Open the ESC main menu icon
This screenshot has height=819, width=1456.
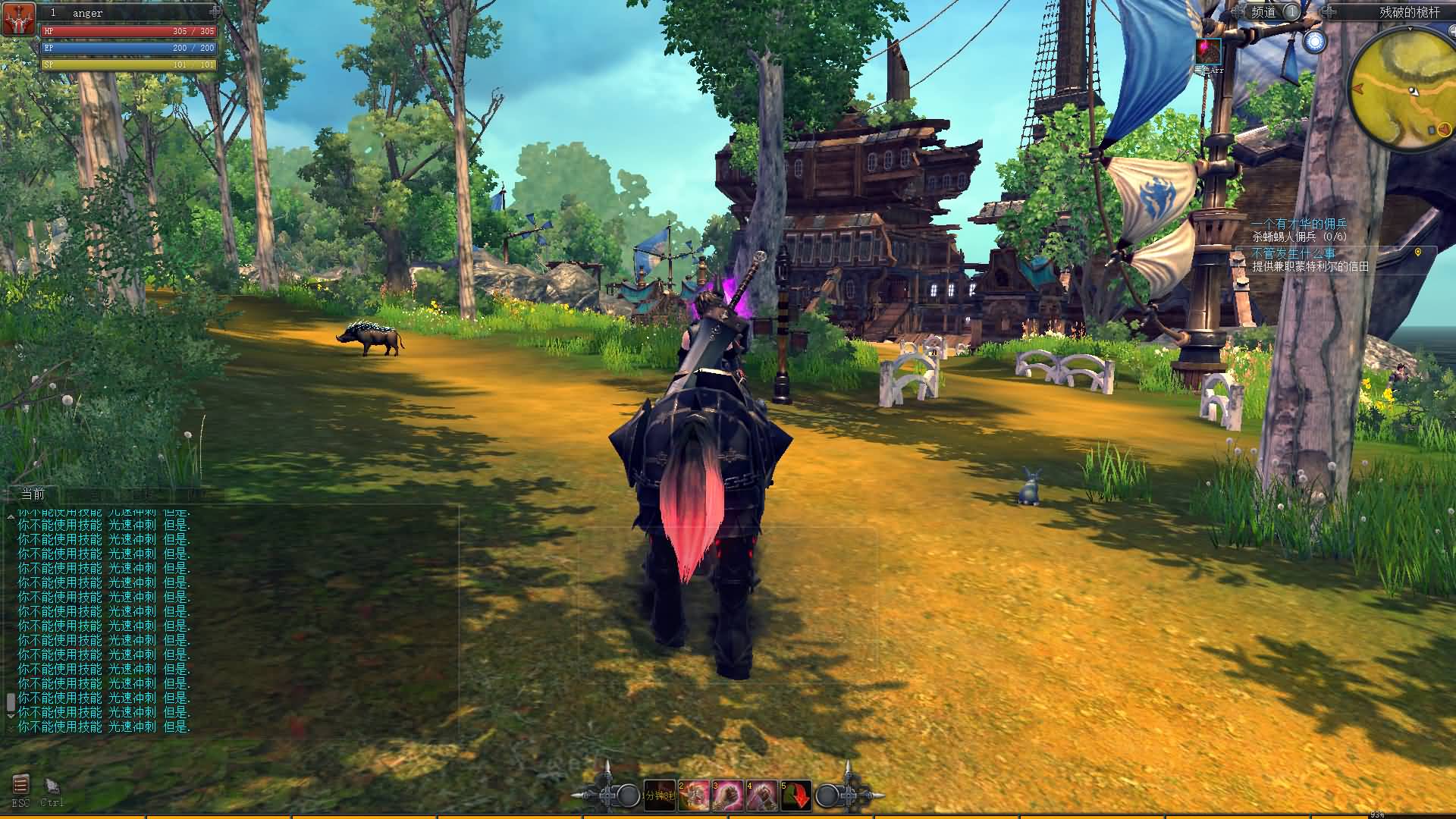tap(20, 785)
